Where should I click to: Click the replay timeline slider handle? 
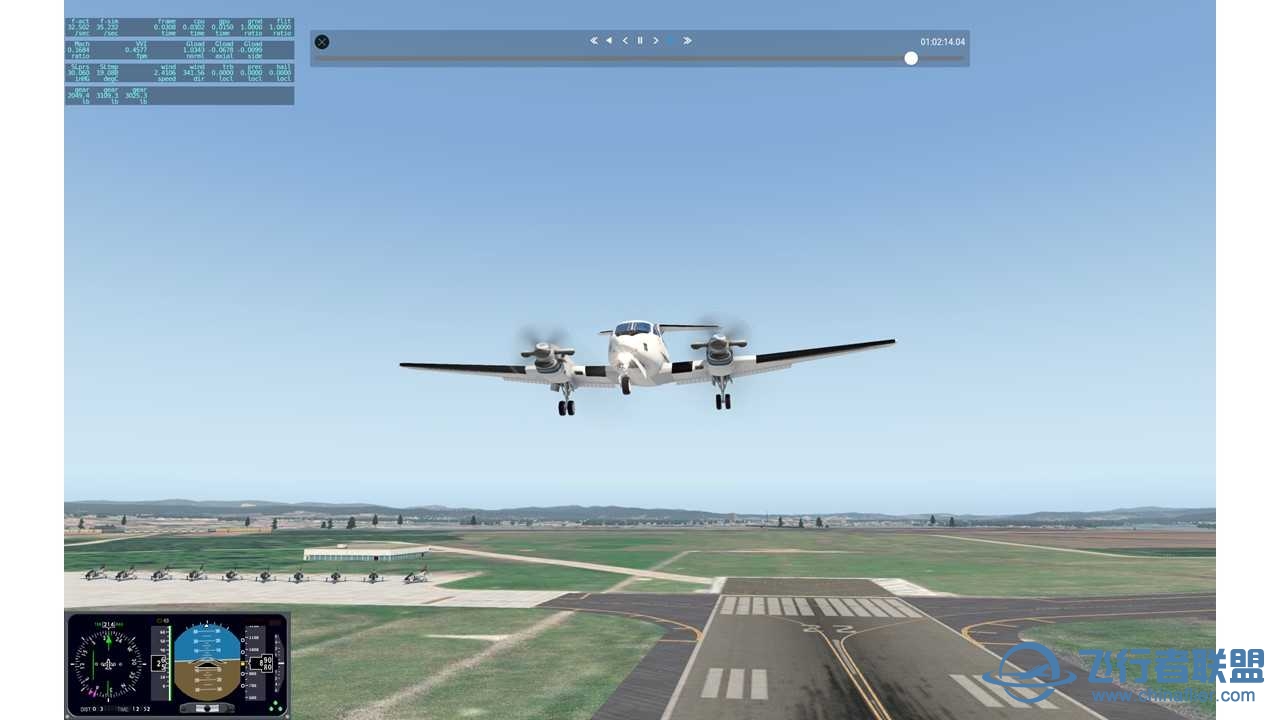click(911, 58)
